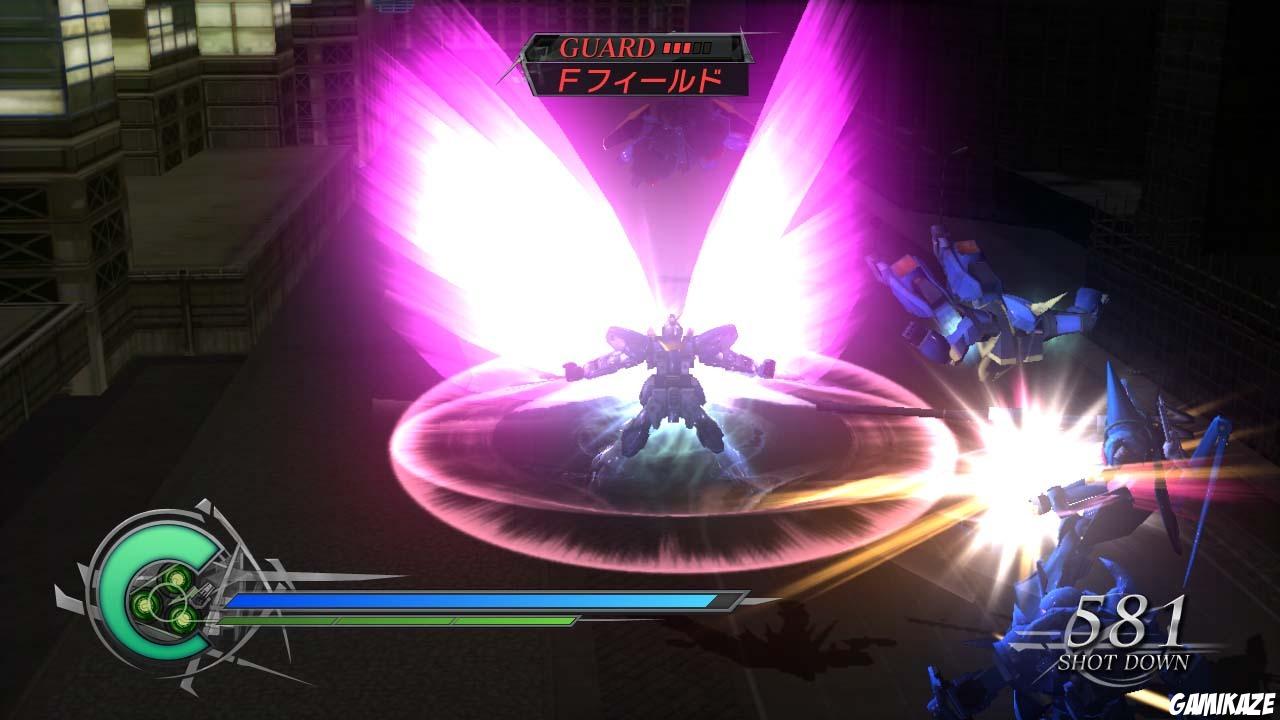Toggle the third guard gauge block
Viewport: 1280px width, 720px height.
click(685, 46)
